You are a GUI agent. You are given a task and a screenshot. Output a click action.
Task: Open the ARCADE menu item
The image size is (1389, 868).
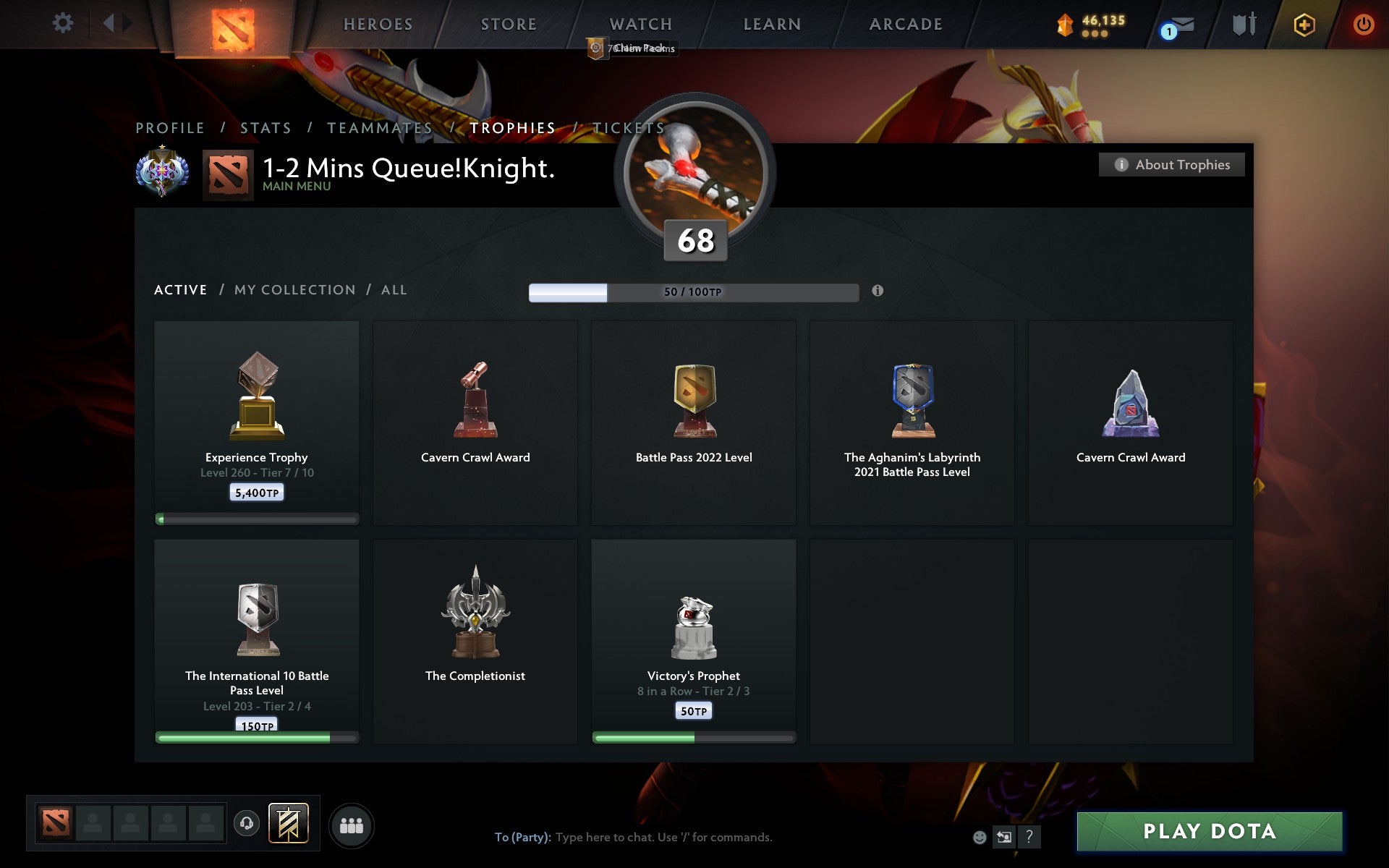pos(905,24)
